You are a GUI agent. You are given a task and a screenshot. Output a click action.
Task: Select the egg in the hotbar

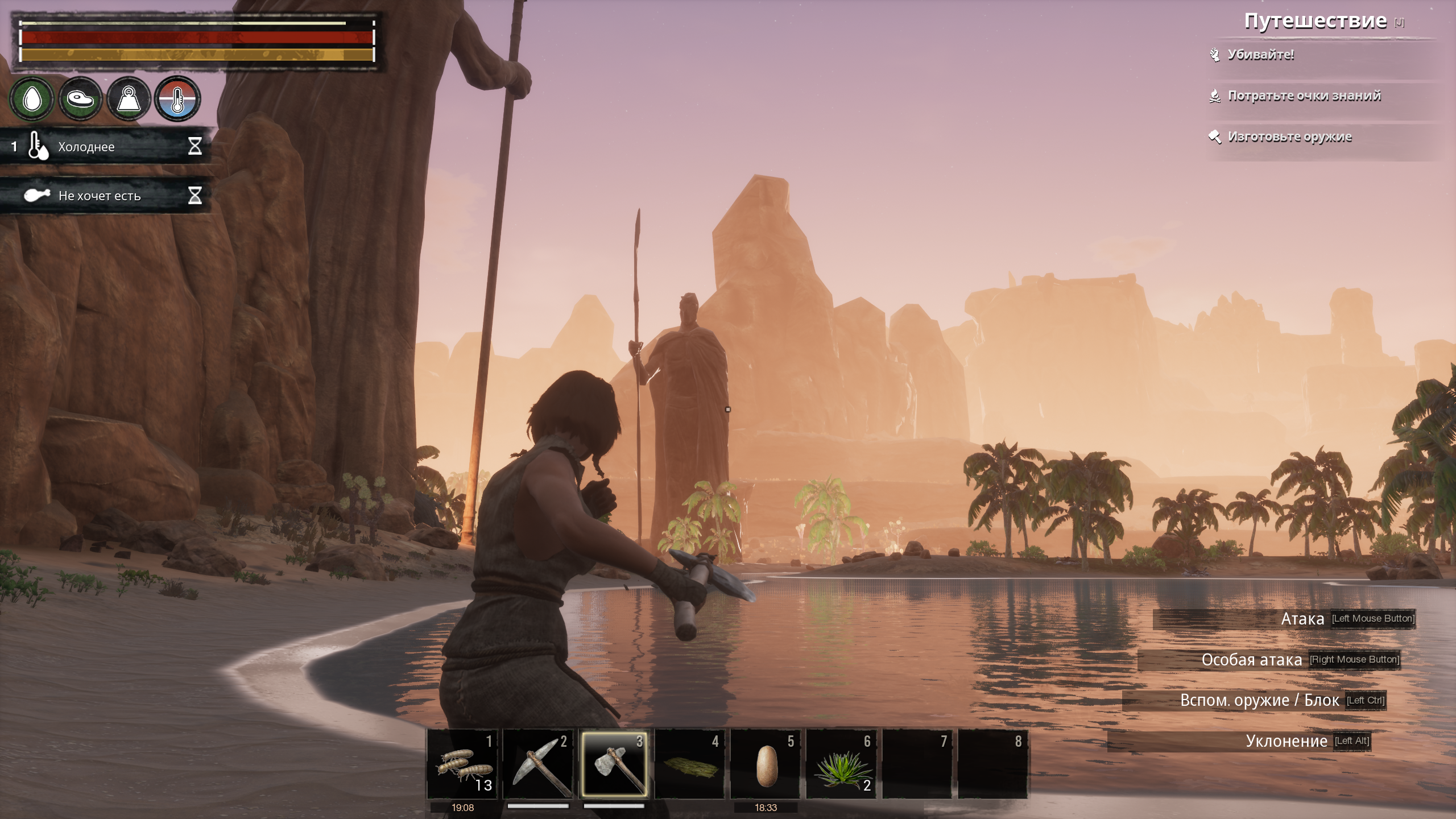[x=766, y=764]
